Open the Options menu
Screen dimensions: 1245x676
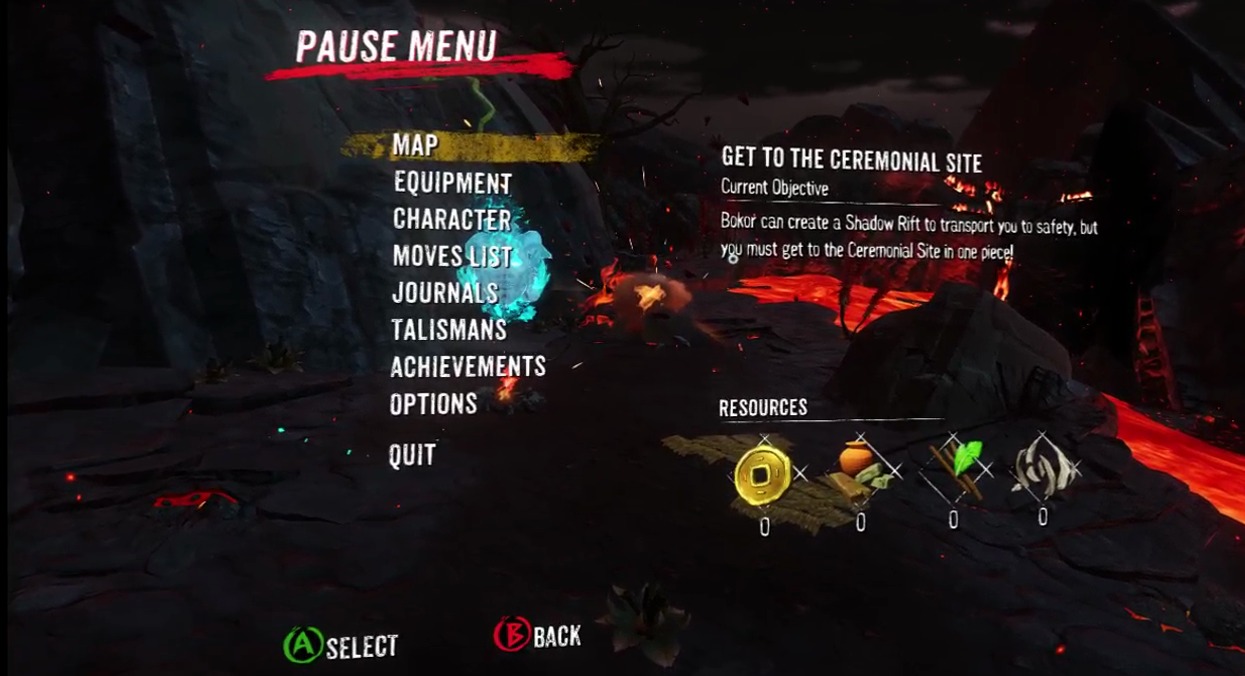(x=433, y=404)
